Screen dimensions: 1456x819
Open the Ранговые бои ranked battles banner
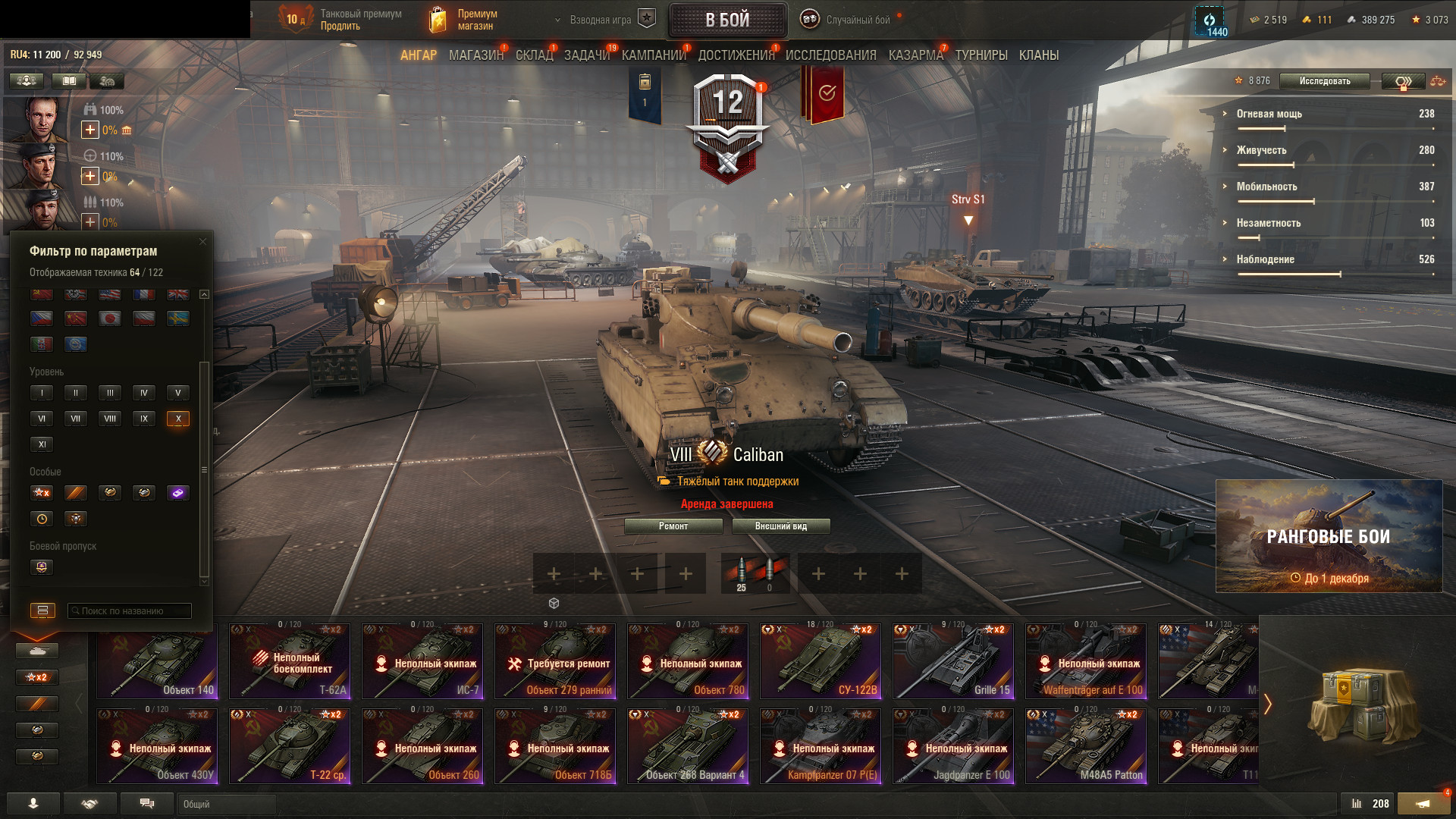point(1329,536)
